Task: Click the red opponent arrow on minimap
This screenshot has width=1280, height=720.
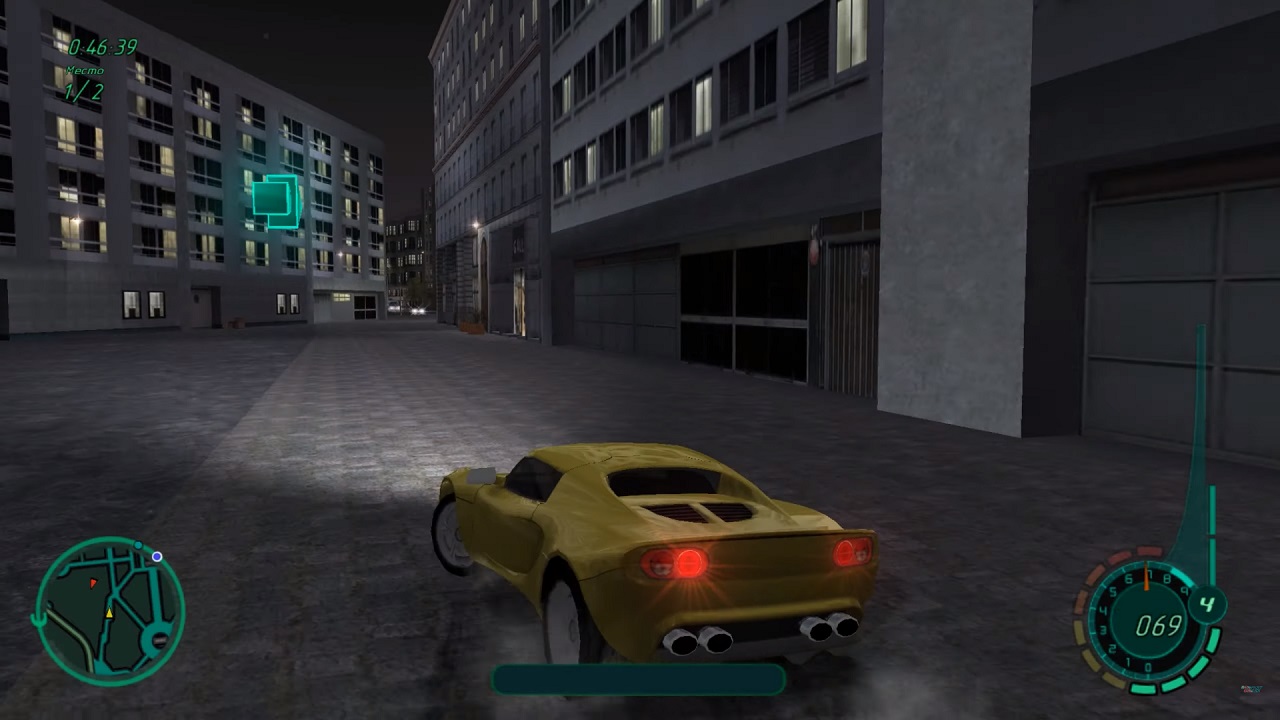Action: click(x=93, y=581)
